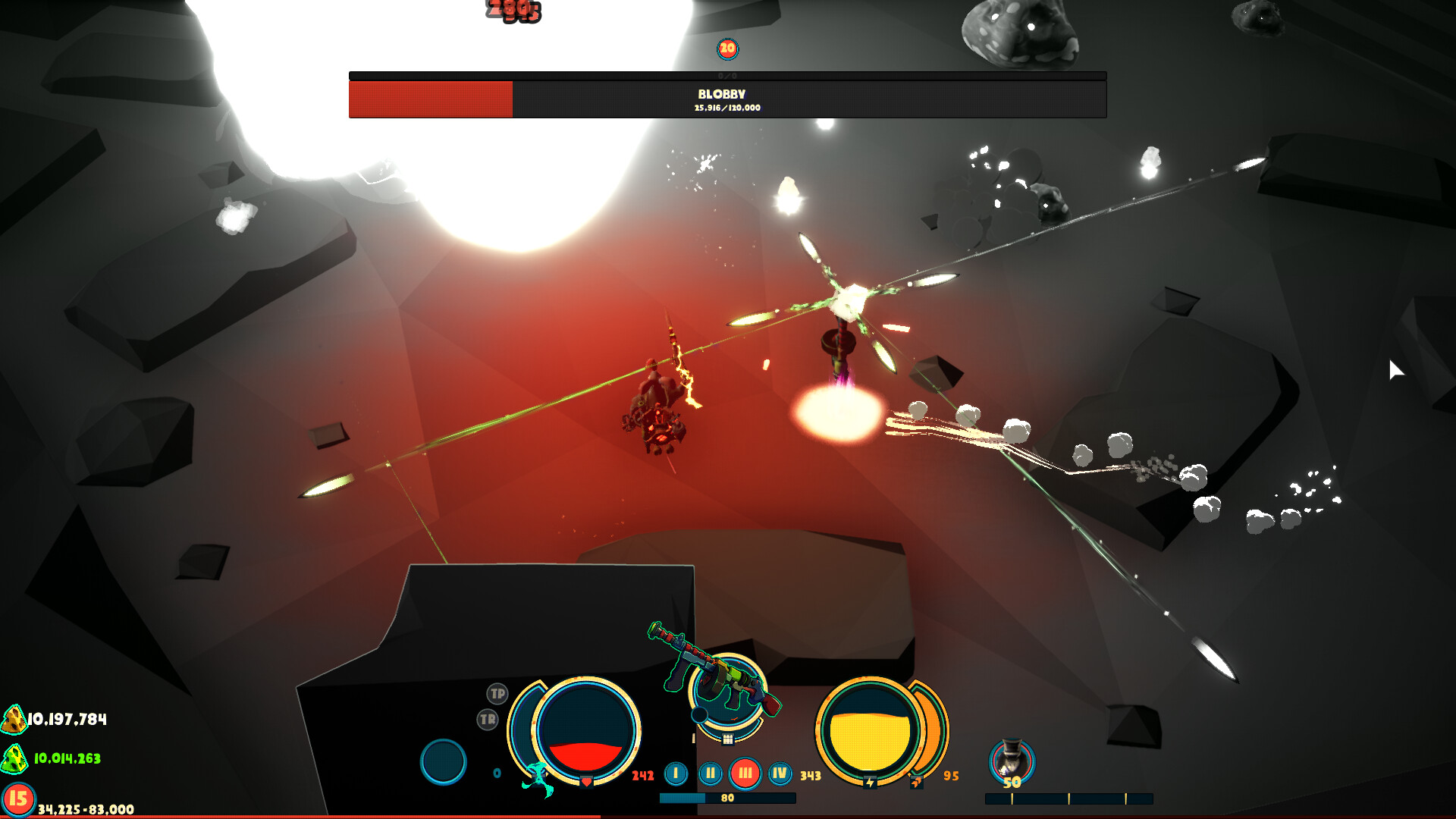
Task: Toggle the TR button
Action: pyautogui.click(x=488, y=719)
